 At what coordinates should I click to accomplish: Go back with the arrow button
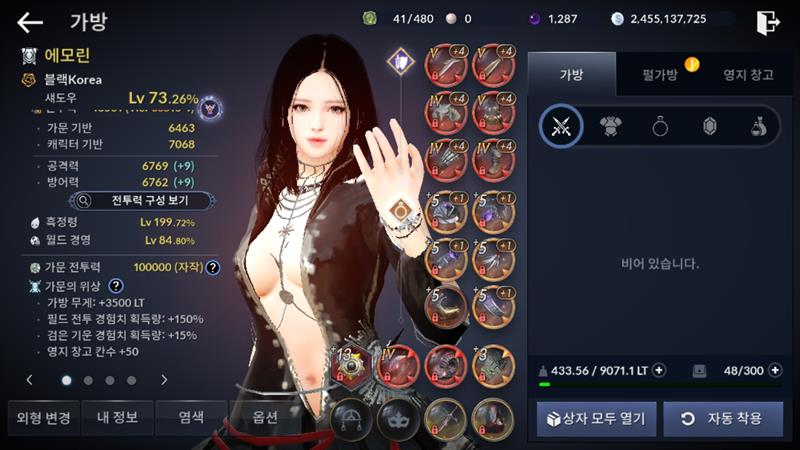pyautogui.click(x=30, y=22)
